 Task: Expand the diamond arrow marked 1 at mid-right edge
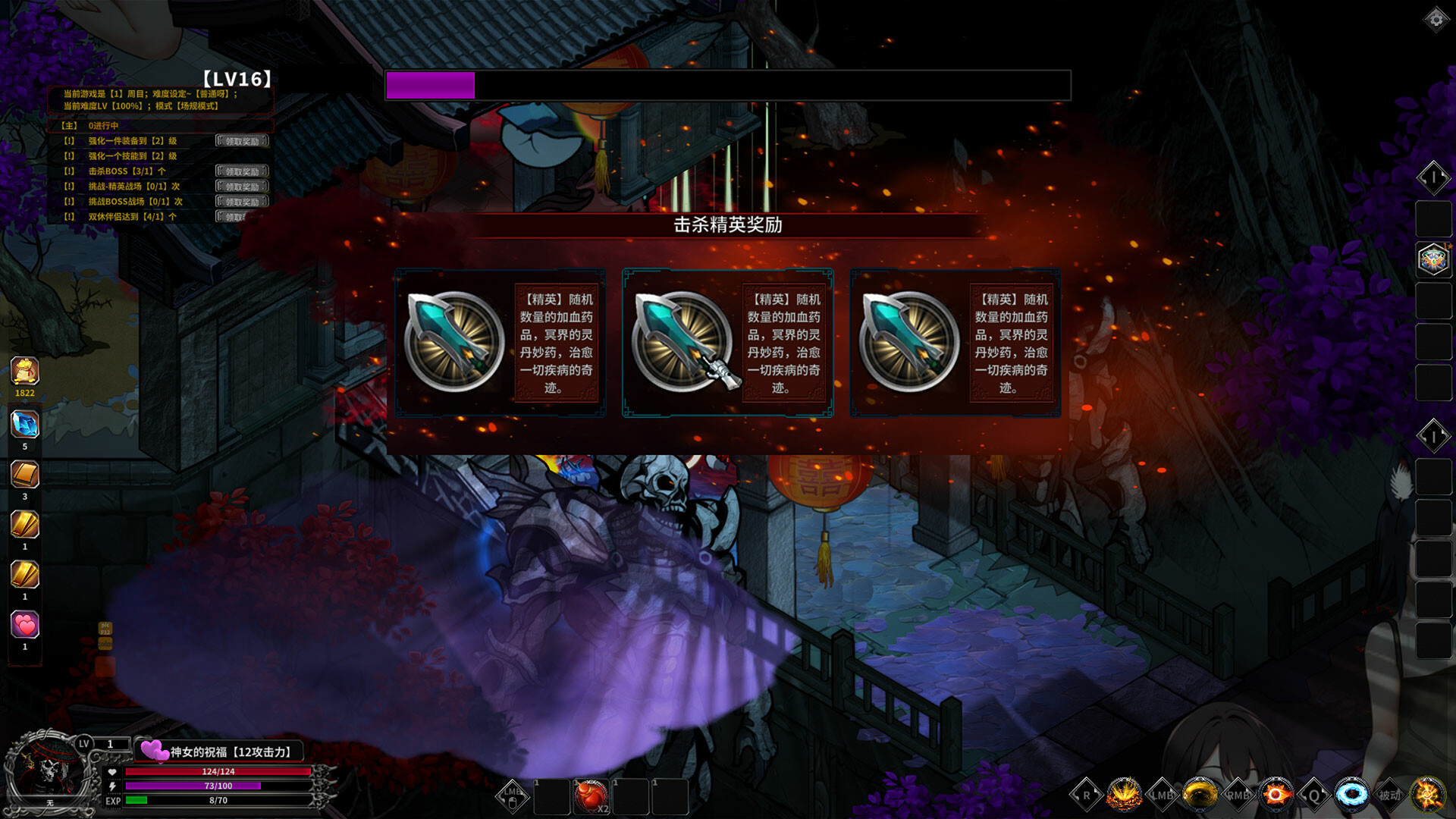(x=1433, y=436)
